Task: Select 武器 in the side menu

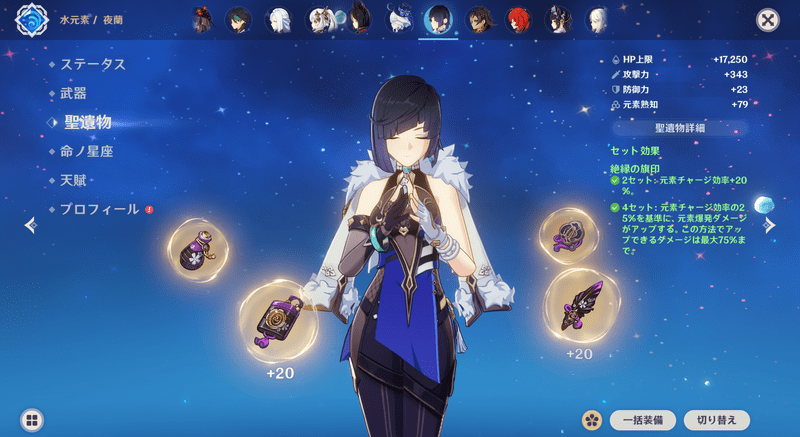Action: (73, 92)
